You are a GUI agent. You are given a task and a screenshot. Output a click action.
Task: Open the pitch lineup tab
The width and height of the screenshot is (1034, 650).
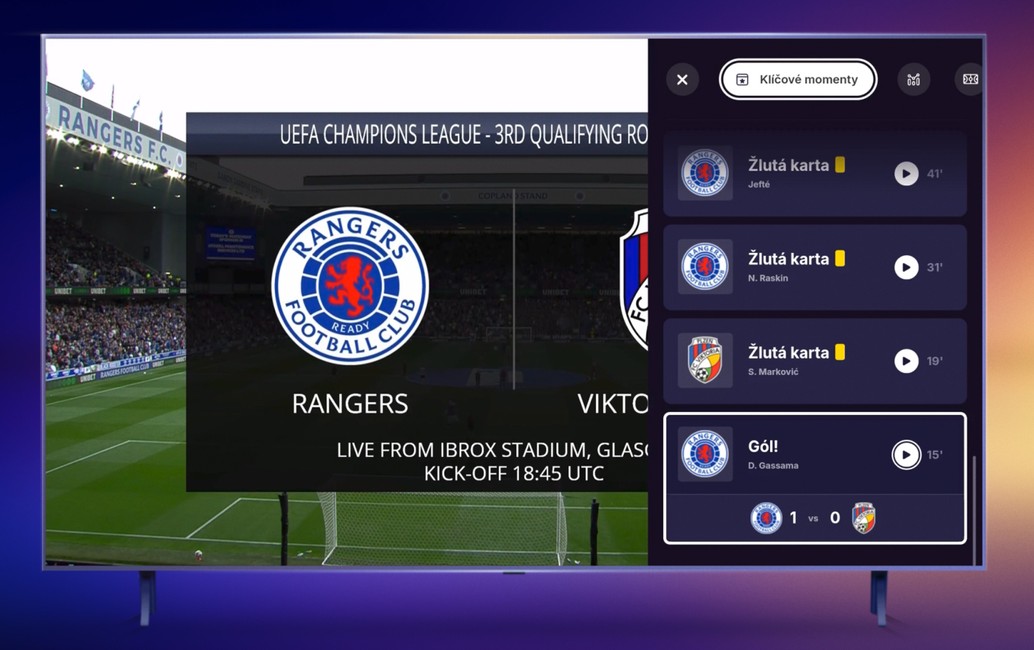click(969, 80)
